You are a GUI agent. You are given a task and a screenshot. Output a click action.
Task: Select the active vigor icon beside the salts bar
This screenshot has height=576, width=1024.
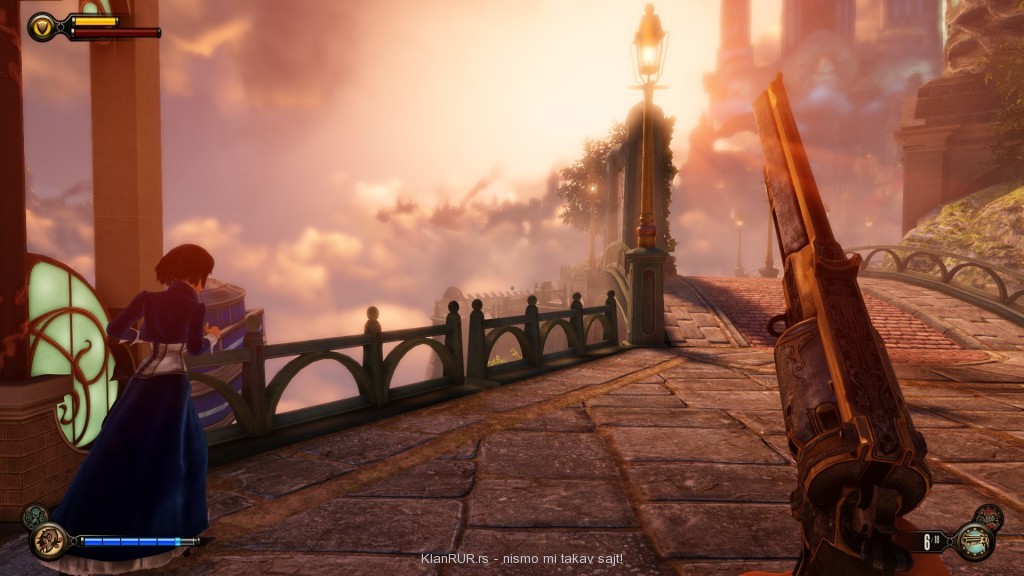(x=46, y=541)
